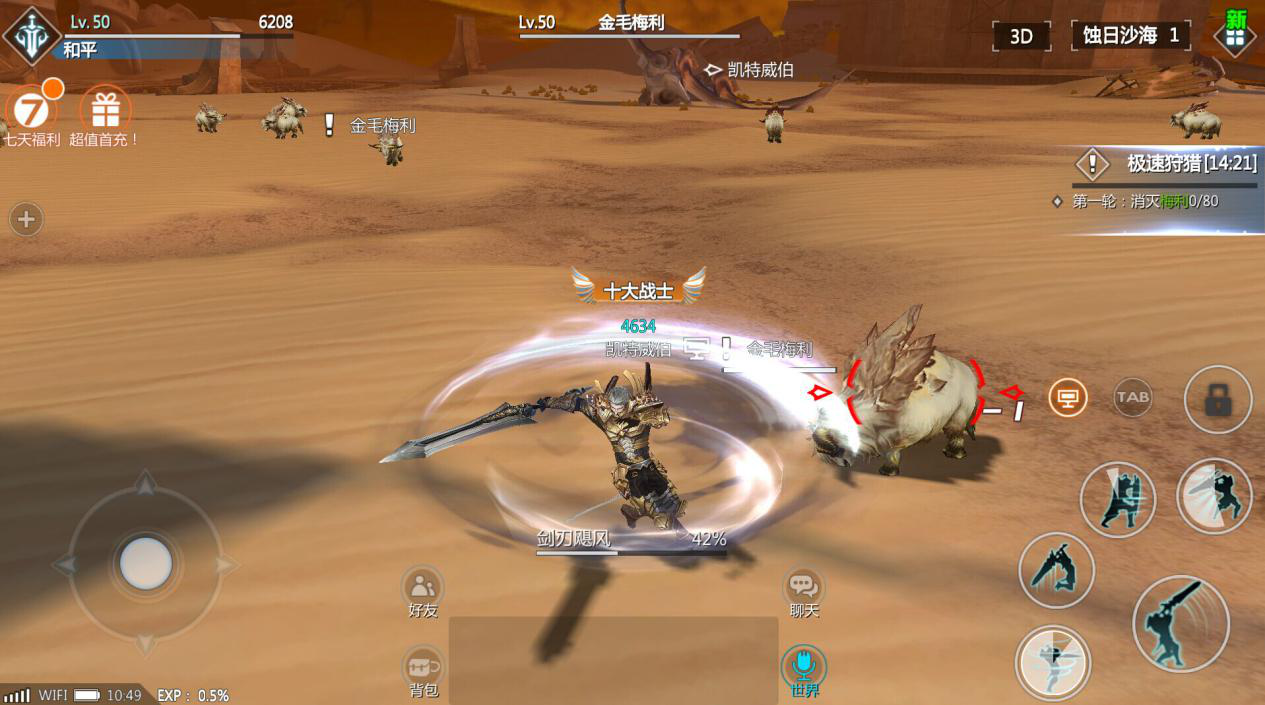Tap the sword emblem character portrait
Viewport: 1265px width, 705px height.
(31, 36)
